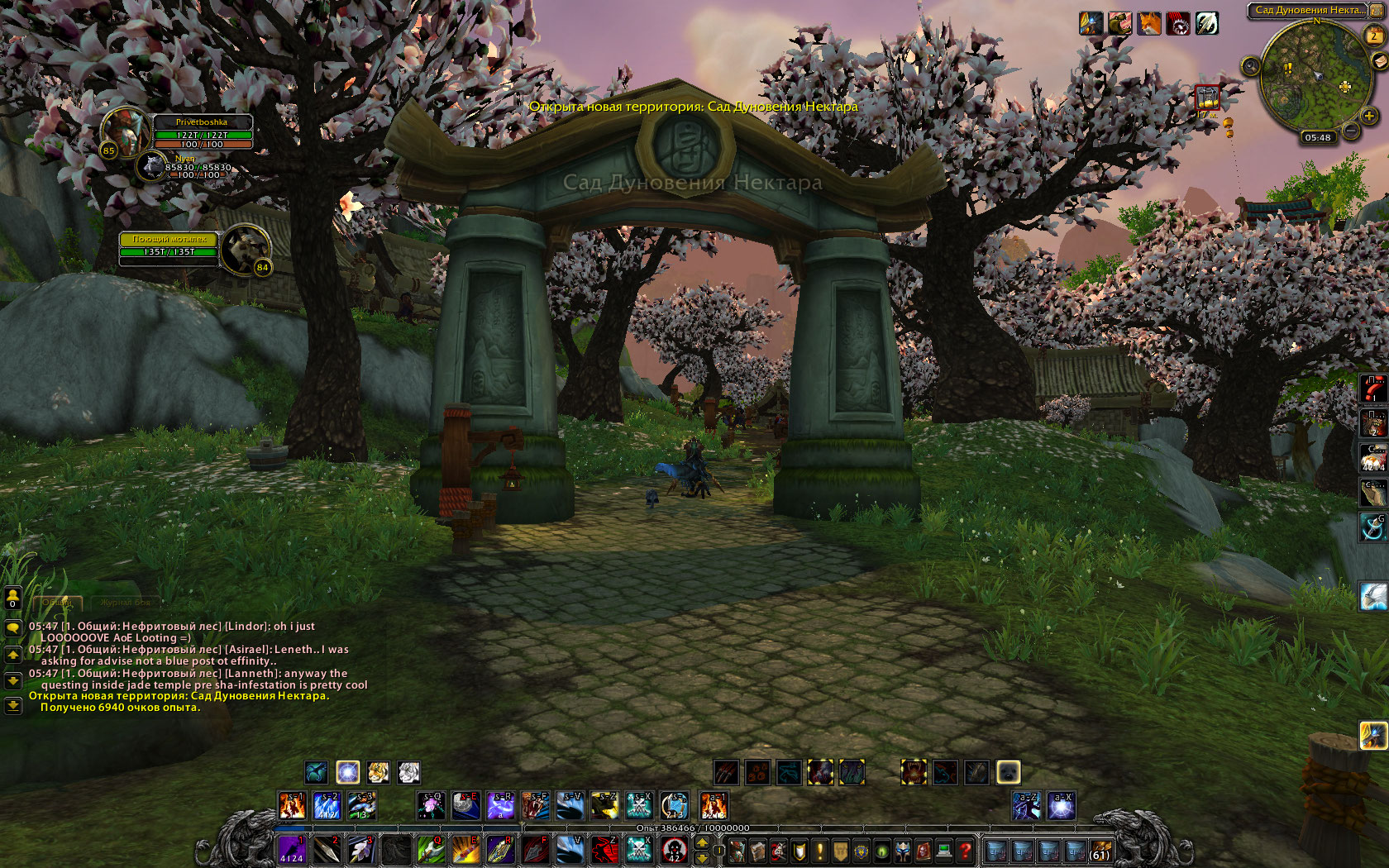1389x868 pixels.
Task: Open the calendar button showing 2
Action: tap(1372, 36)
